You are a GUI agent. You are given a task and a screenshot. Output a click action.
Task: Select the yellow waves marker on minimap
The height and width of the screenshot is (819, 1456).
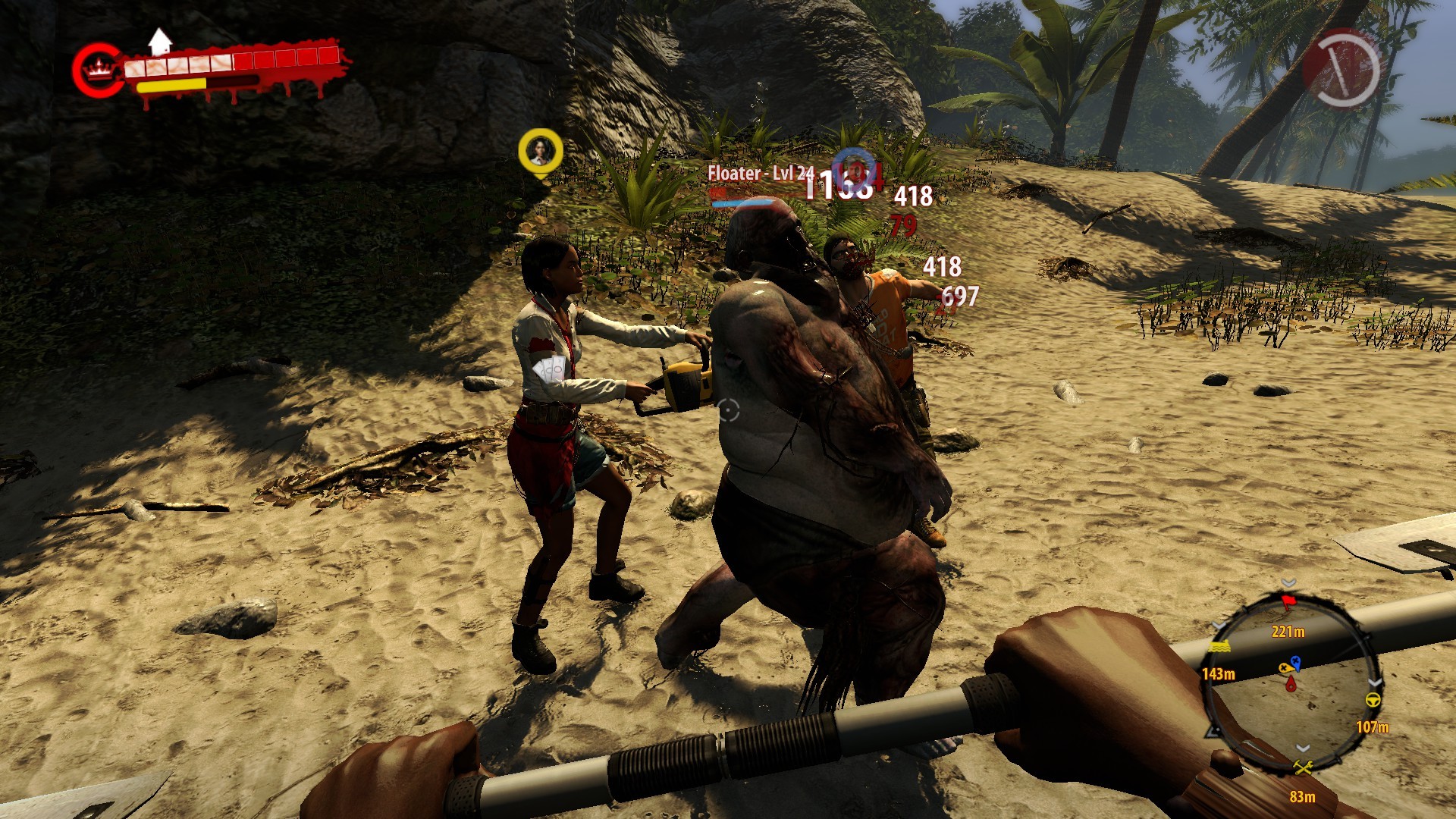1219,647
